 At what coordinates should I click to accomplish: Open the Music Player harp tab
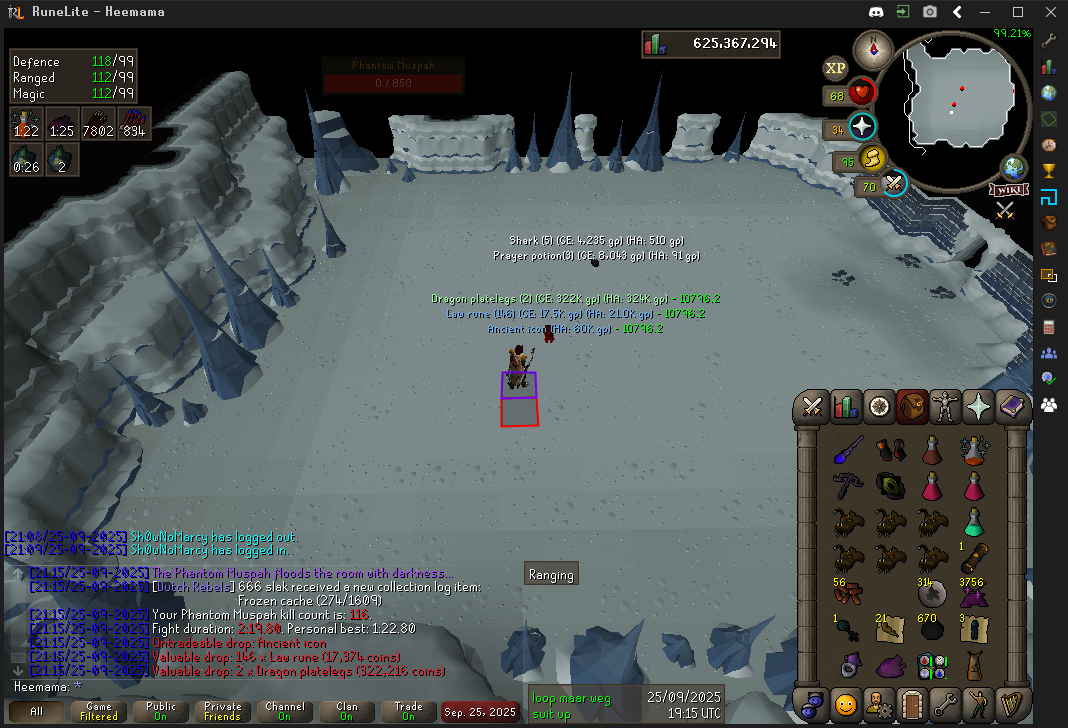pos(1011,703)
